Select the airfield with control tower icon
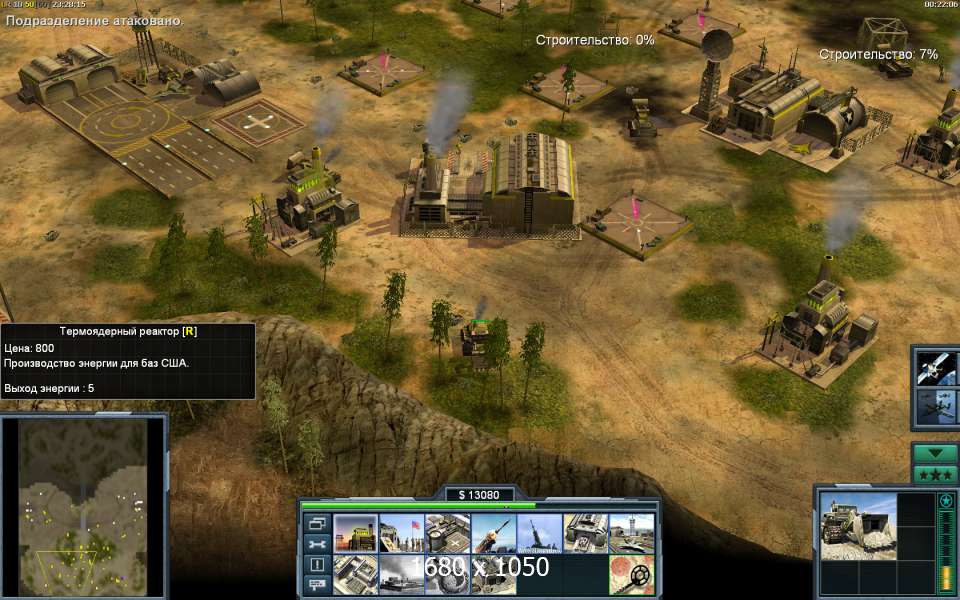The height and width of the screenshot is (600, 960). coord(631,533)
